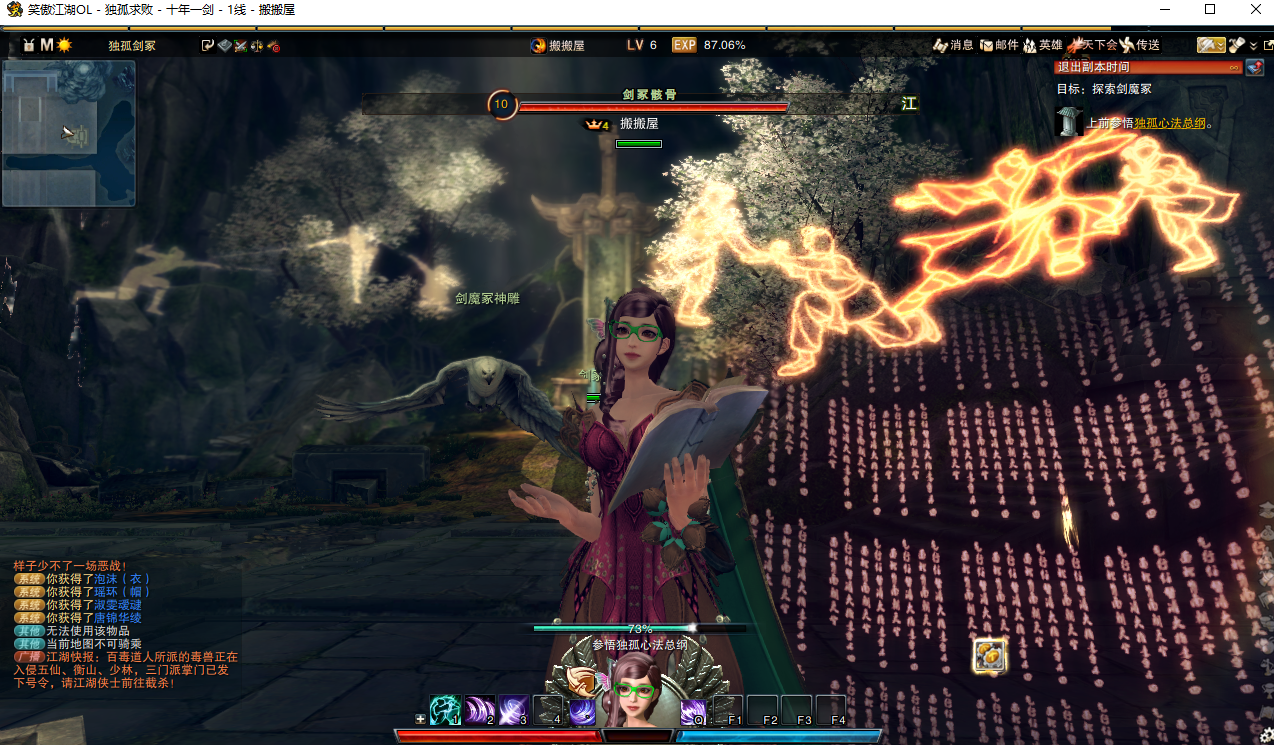This screenshot has width=1274, height=745.
Task: Activate the purple skill bound to Q
Action: 693,711
